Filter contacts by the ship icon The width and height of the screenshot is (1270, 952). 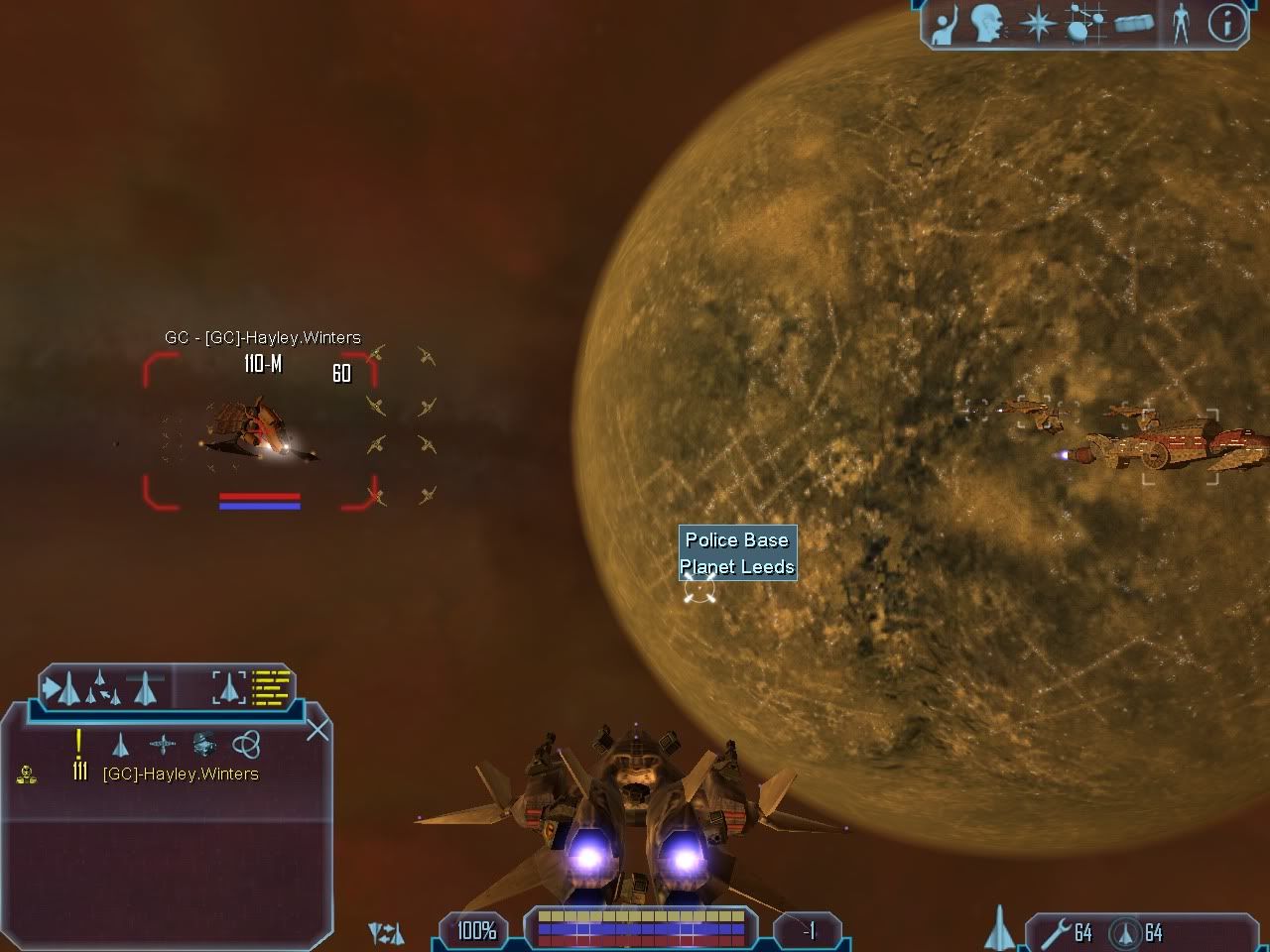(x=120, y=744)
